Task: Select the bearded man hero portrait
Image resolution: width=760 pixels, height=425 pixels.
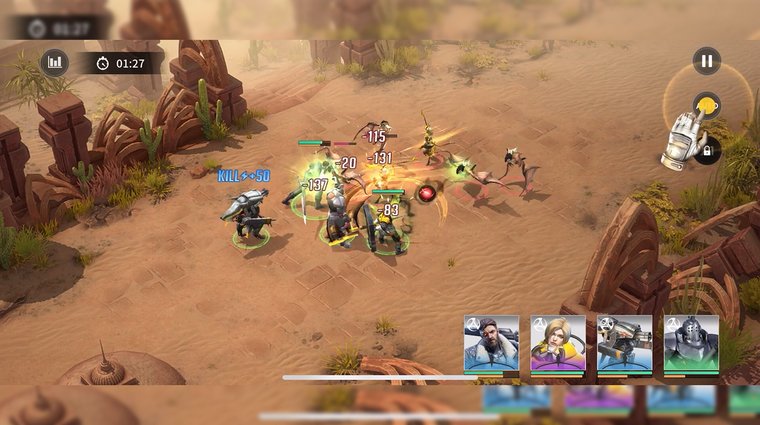Action: tap(491, 344)
